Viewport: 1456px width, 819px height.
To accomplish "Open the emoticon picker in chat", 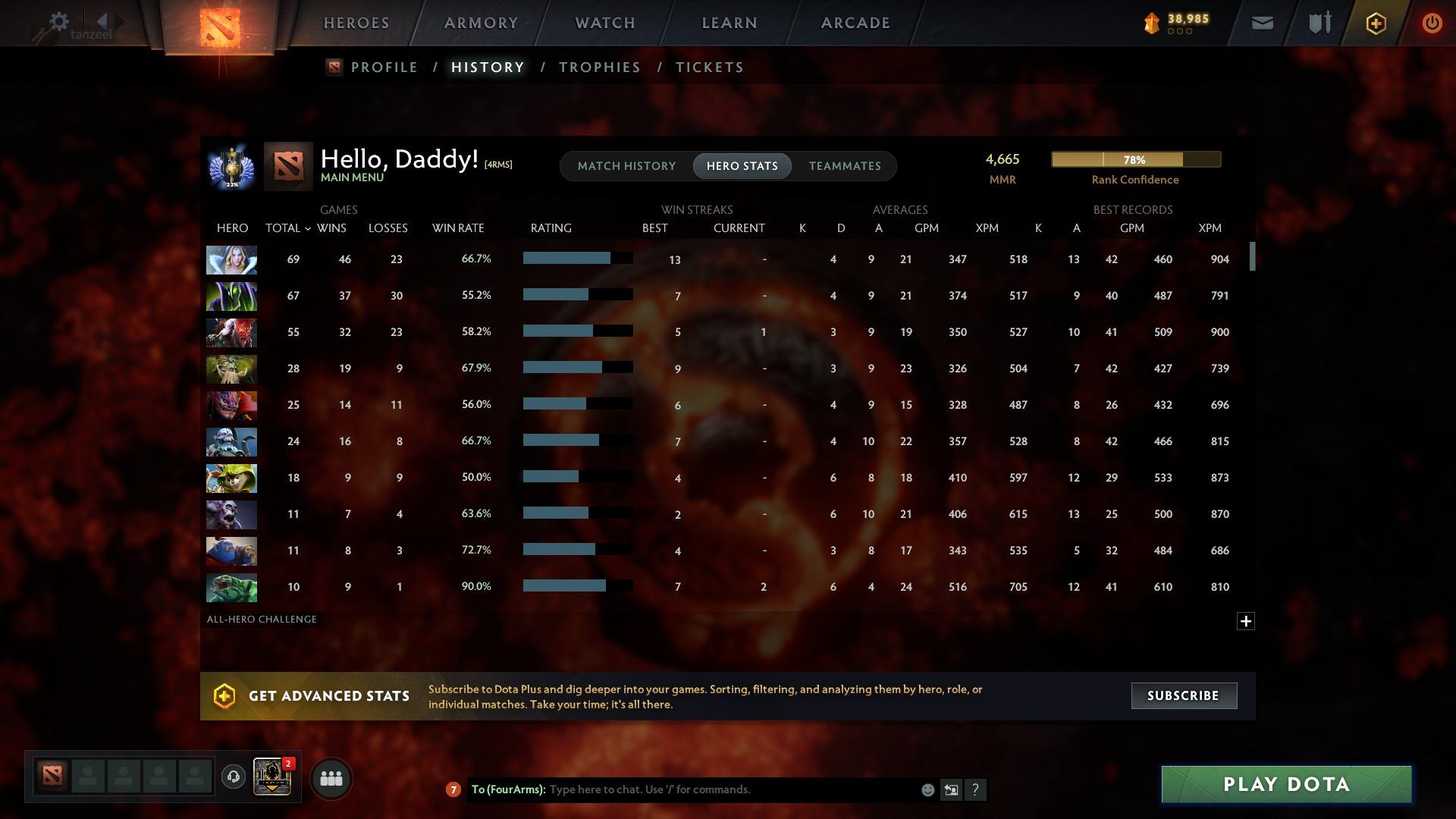I will pyautogui.click(x=927, y=789).
